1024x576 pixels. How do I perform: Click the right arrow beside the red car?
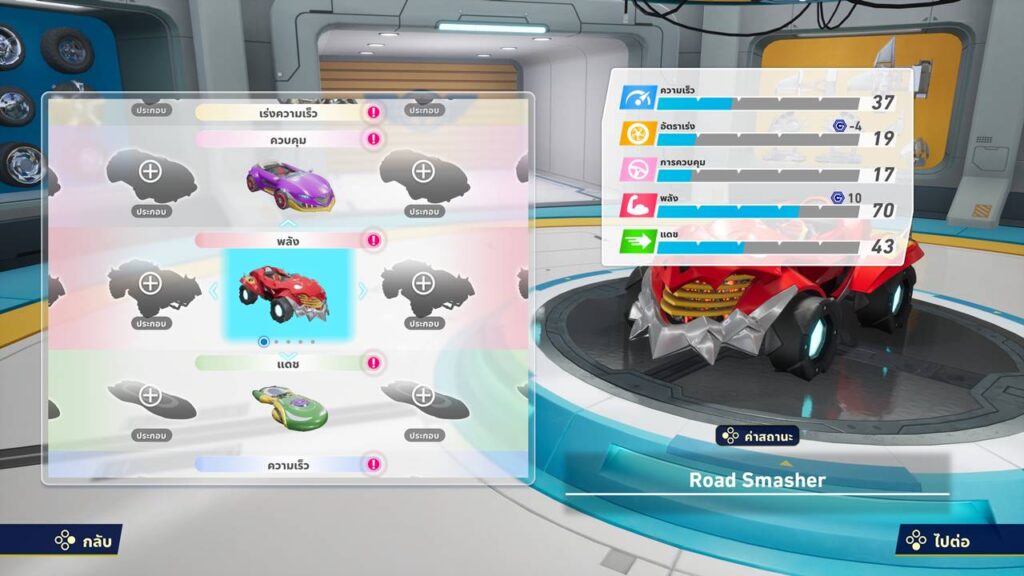tap(363, 290)
